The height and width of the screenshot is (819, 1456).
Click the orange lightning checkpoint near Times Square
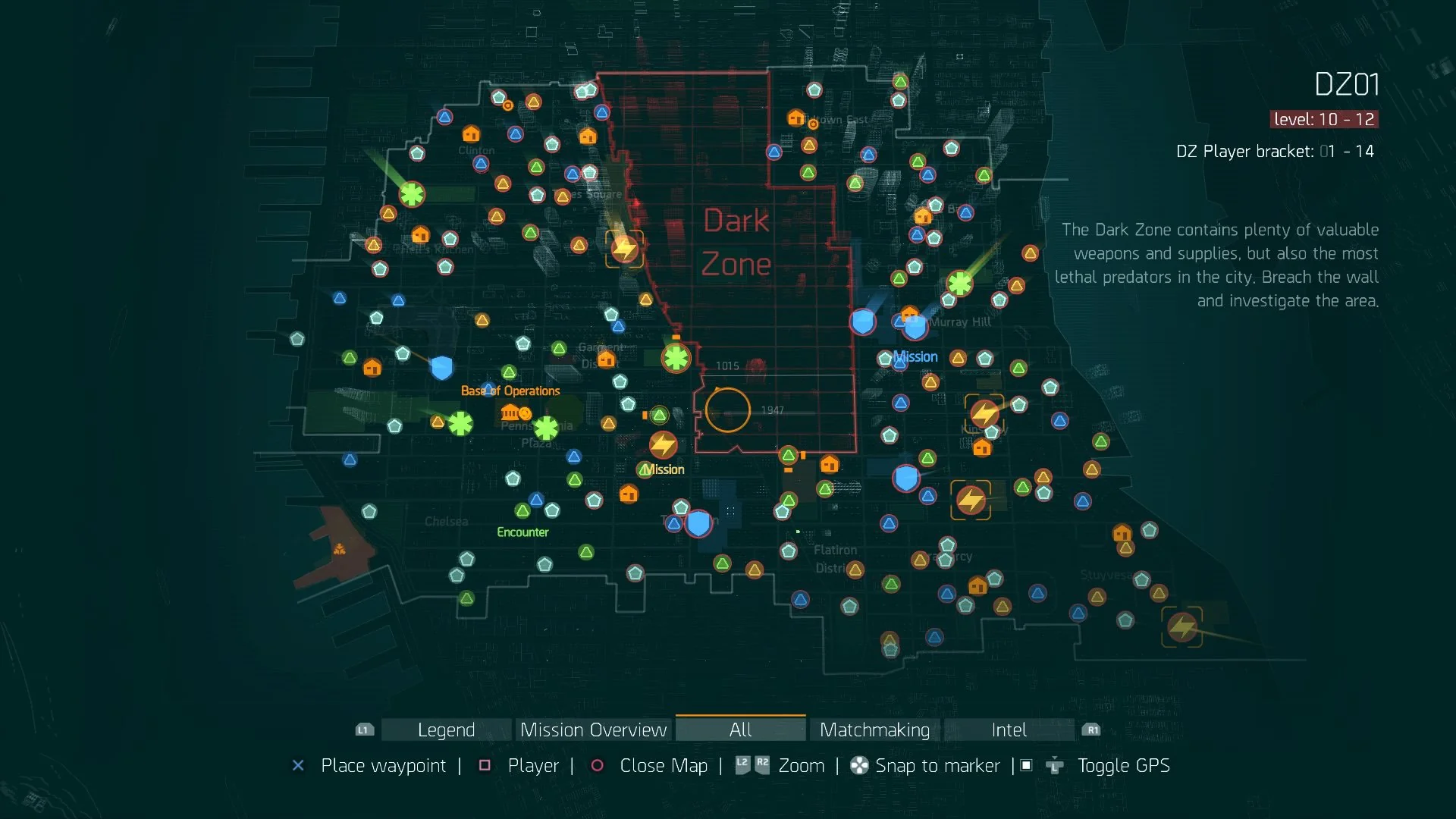[x=625, y=247]
